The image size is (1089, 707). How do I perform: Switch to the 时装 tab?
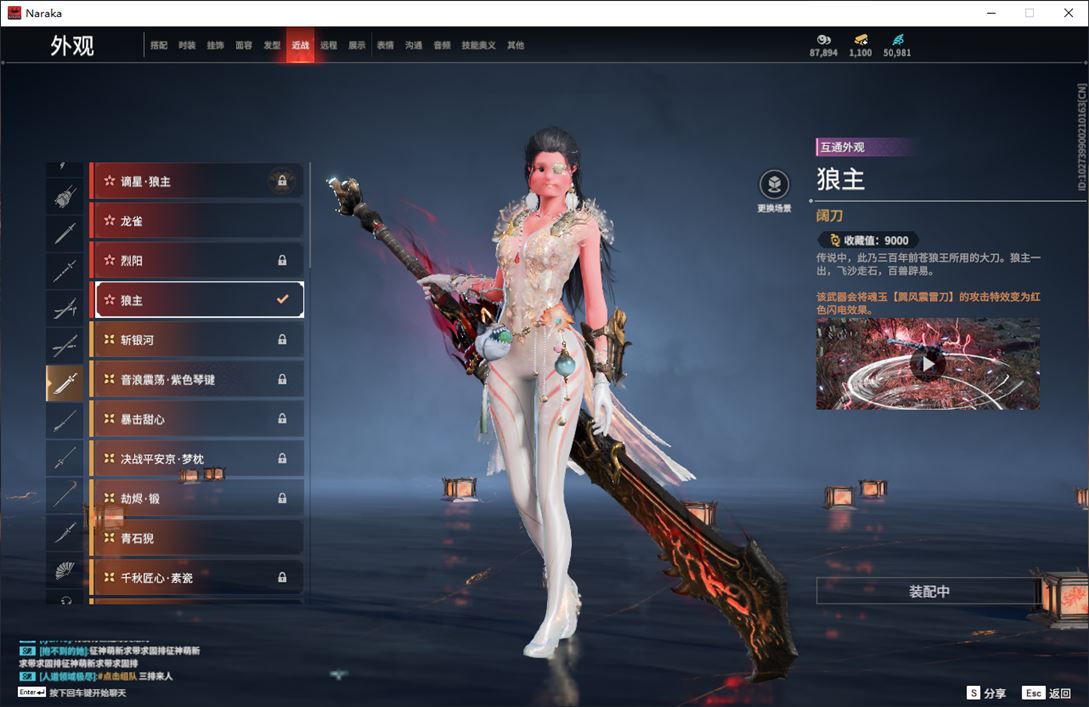click(x=187, y=46)
